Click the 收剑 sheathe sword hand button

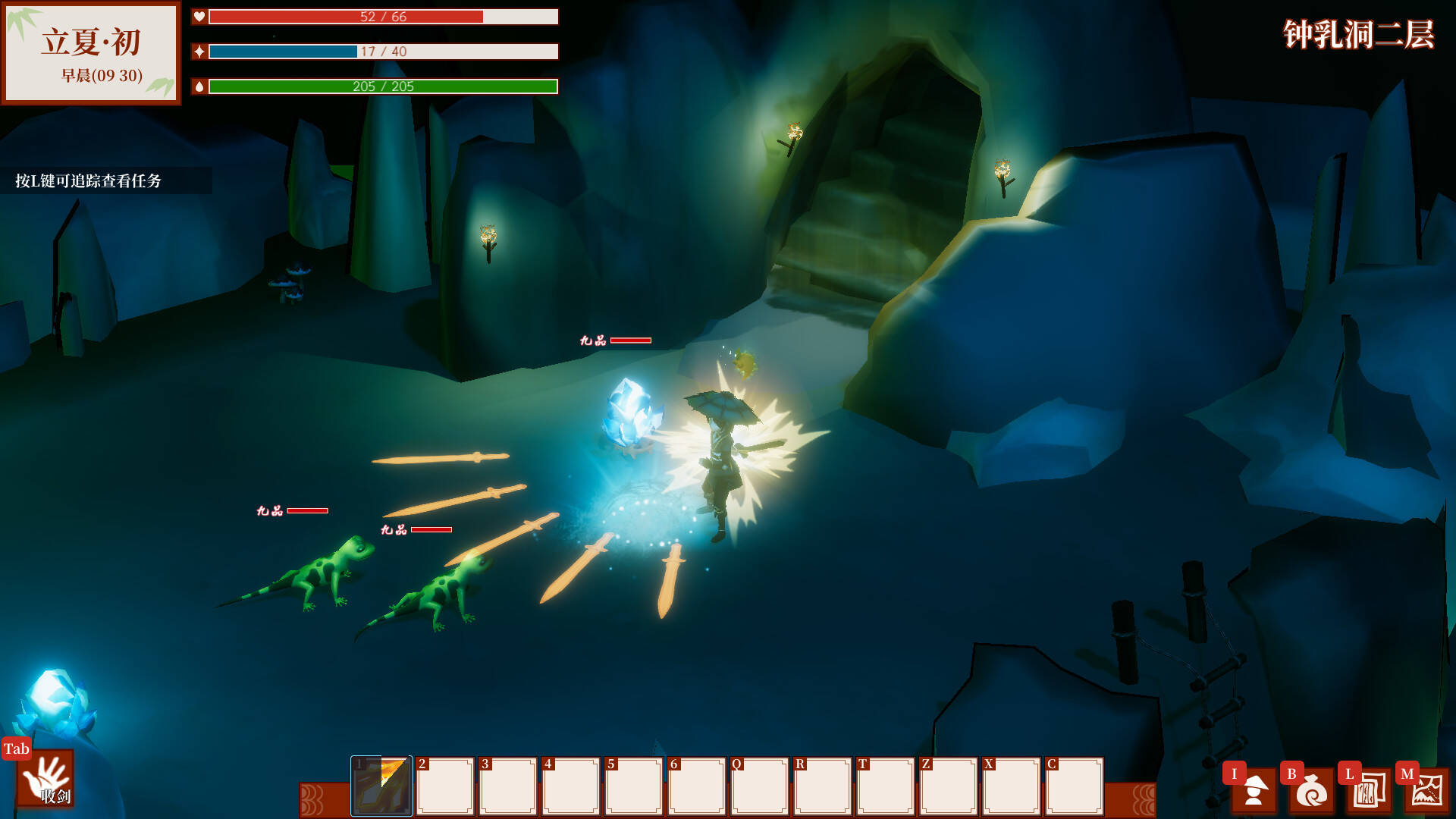coord(45,779)
